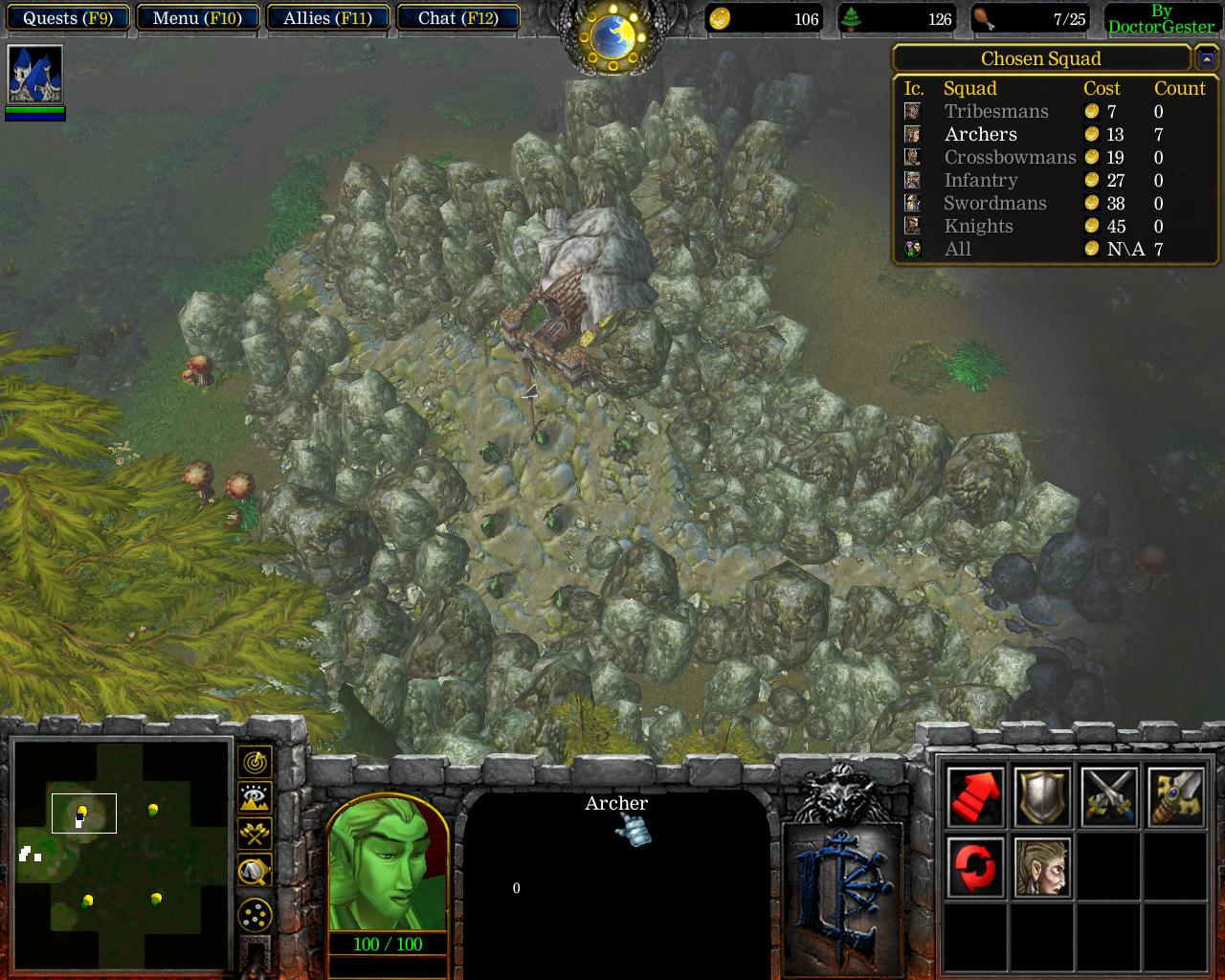Viewport: 1225px width, 980px height.
Task: Click the red circular arrows ability
Action: coord(975,866)
